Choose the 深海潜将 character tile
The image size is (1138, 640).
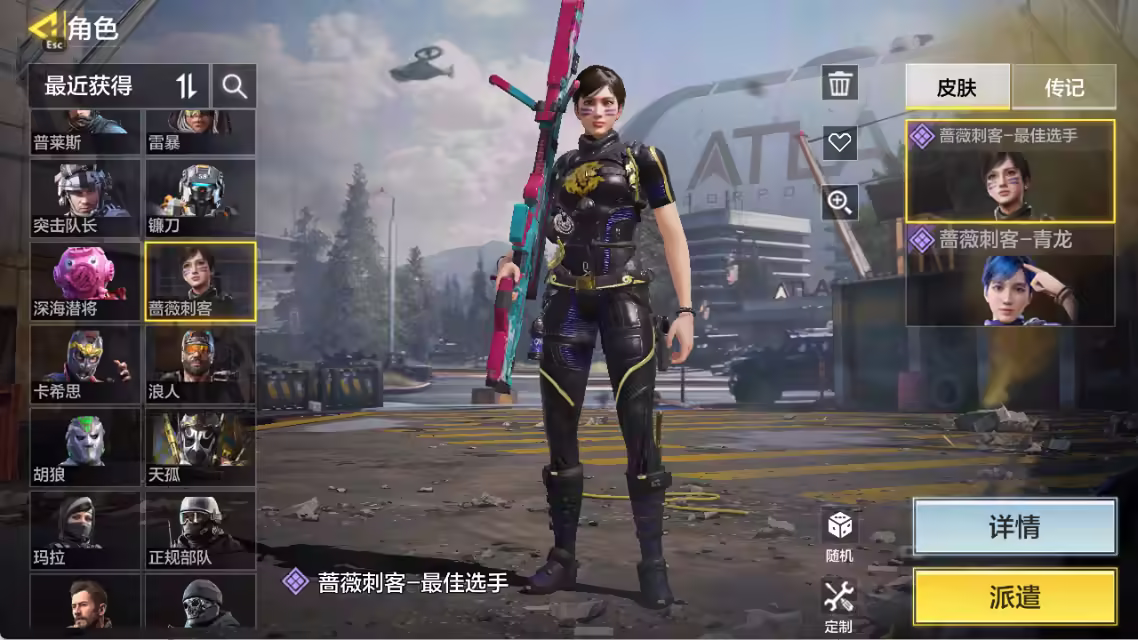(x=85, y=281)
